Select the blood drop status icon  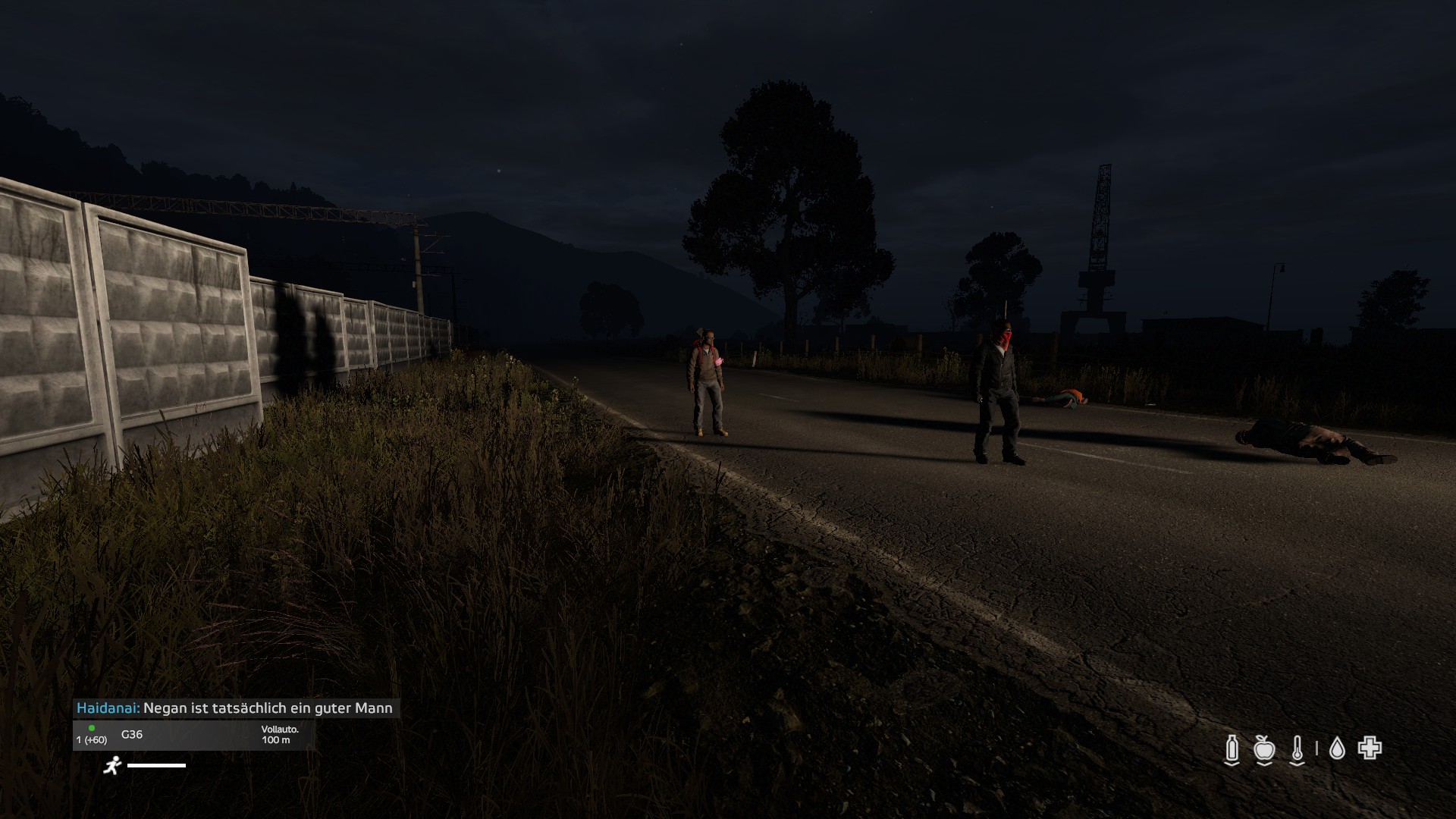(1337, 749)
